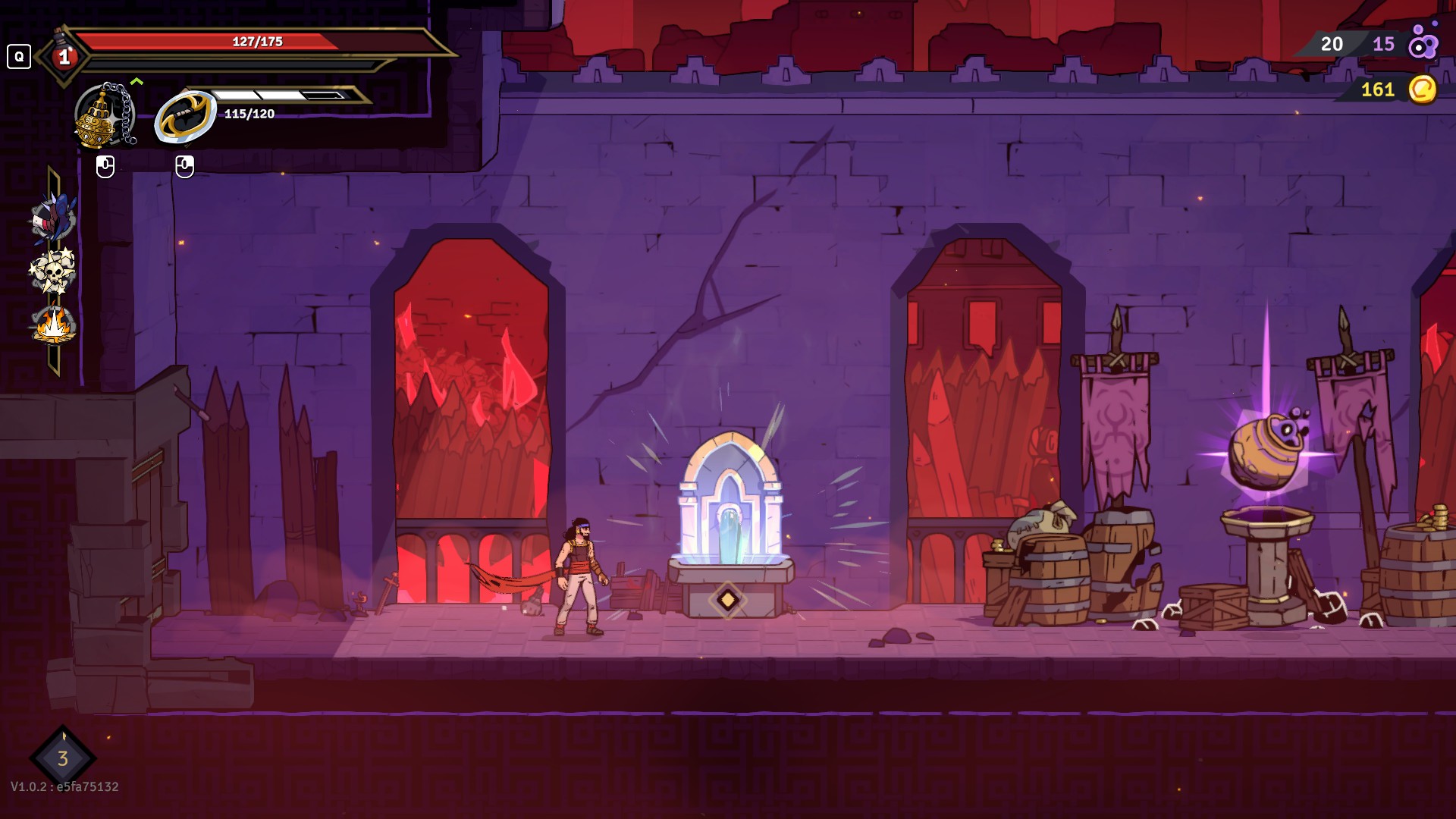Click the purple spirit glimmer icon

1423,44
